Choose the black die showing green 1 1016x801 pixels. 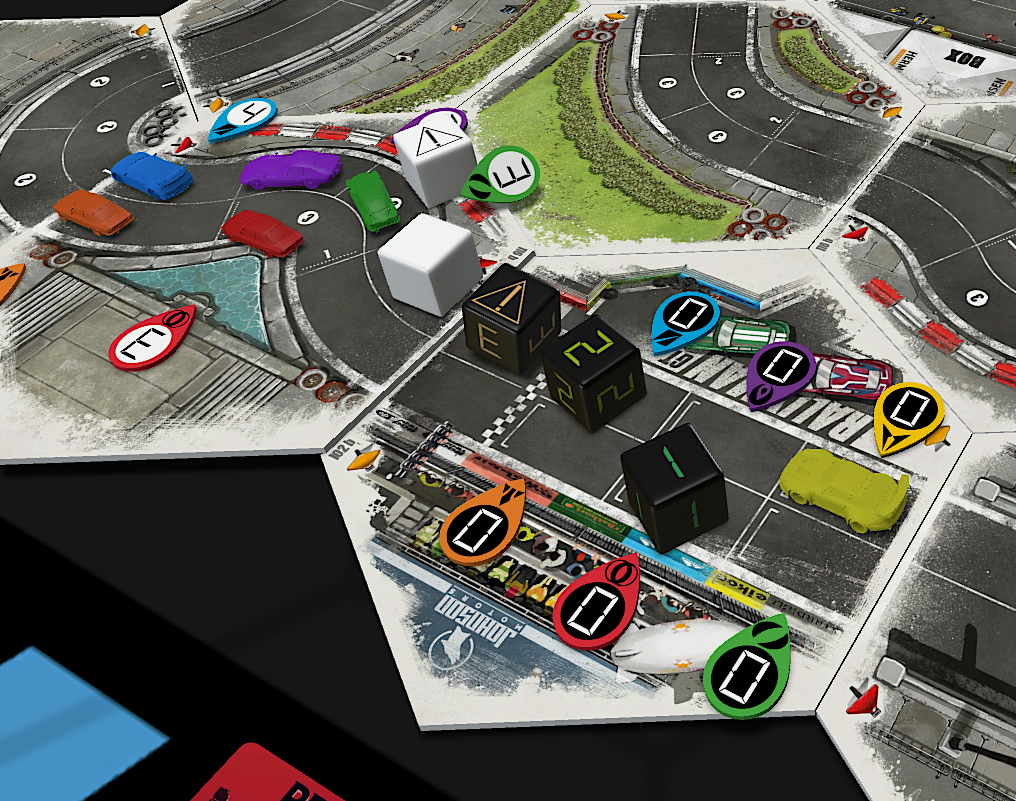click(x=674, y=484)
